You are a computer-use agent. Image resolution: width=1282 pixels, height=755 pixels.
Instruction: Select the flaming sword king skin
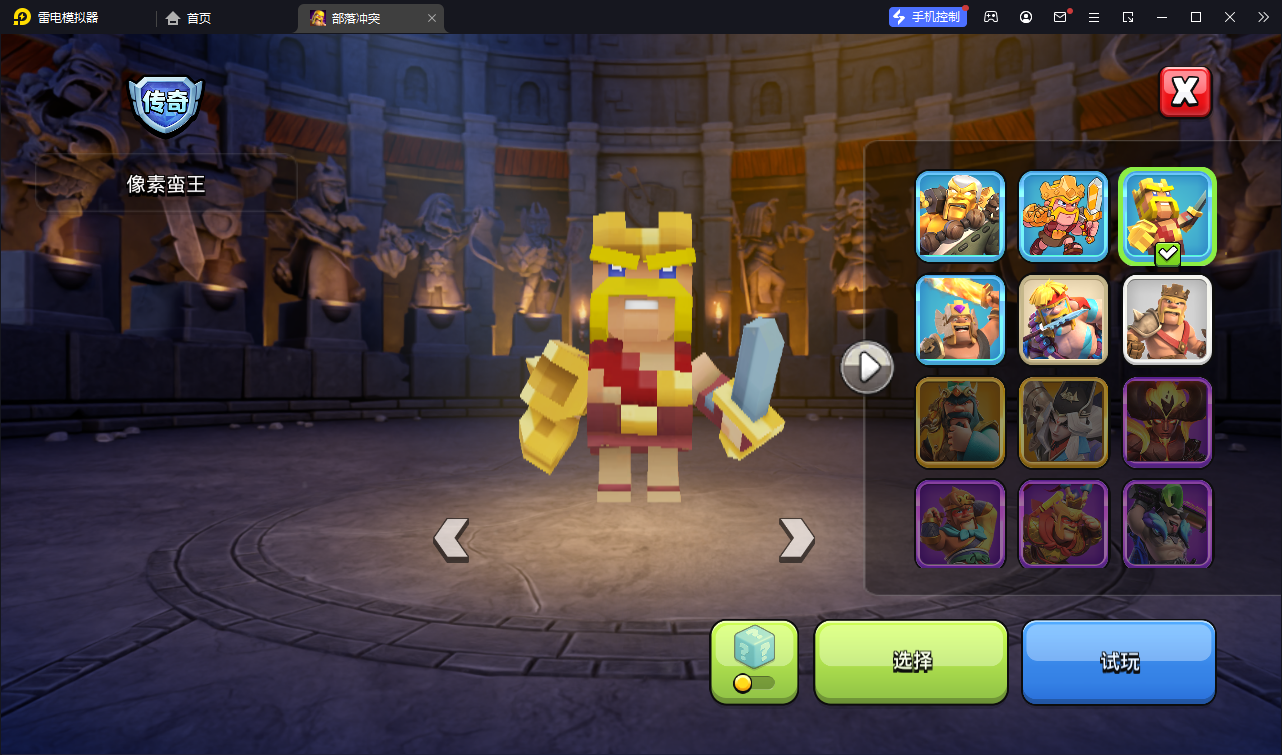[960, 319]
